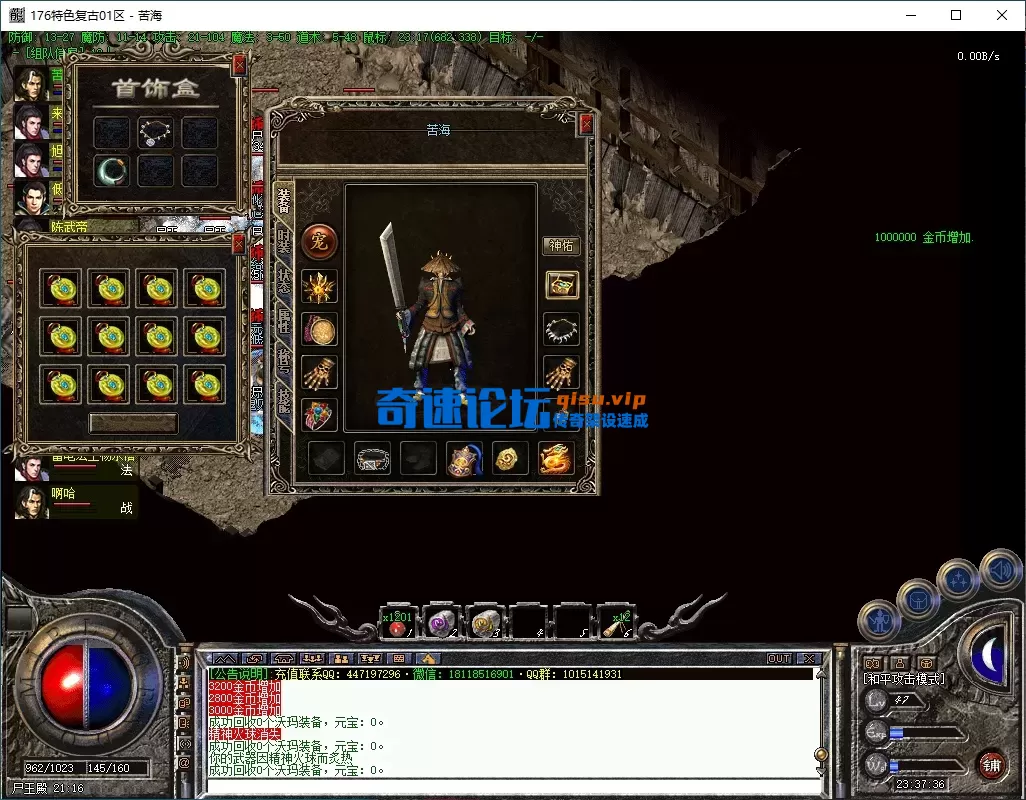Viewport: 1026px width, 800px height.
Task: Switch to the 时装 costume tab
Action: 284,241
